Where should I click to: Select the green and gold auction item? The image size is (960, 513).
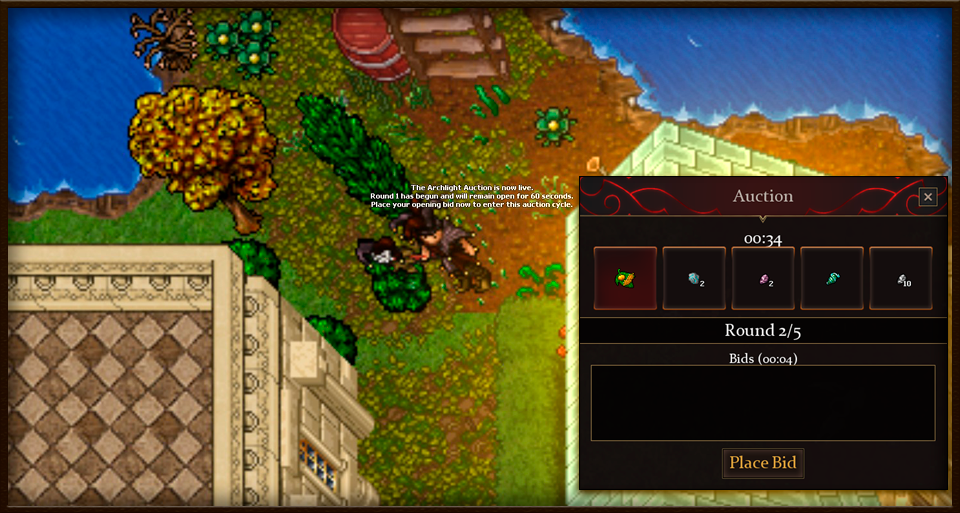tap(626, 278)
